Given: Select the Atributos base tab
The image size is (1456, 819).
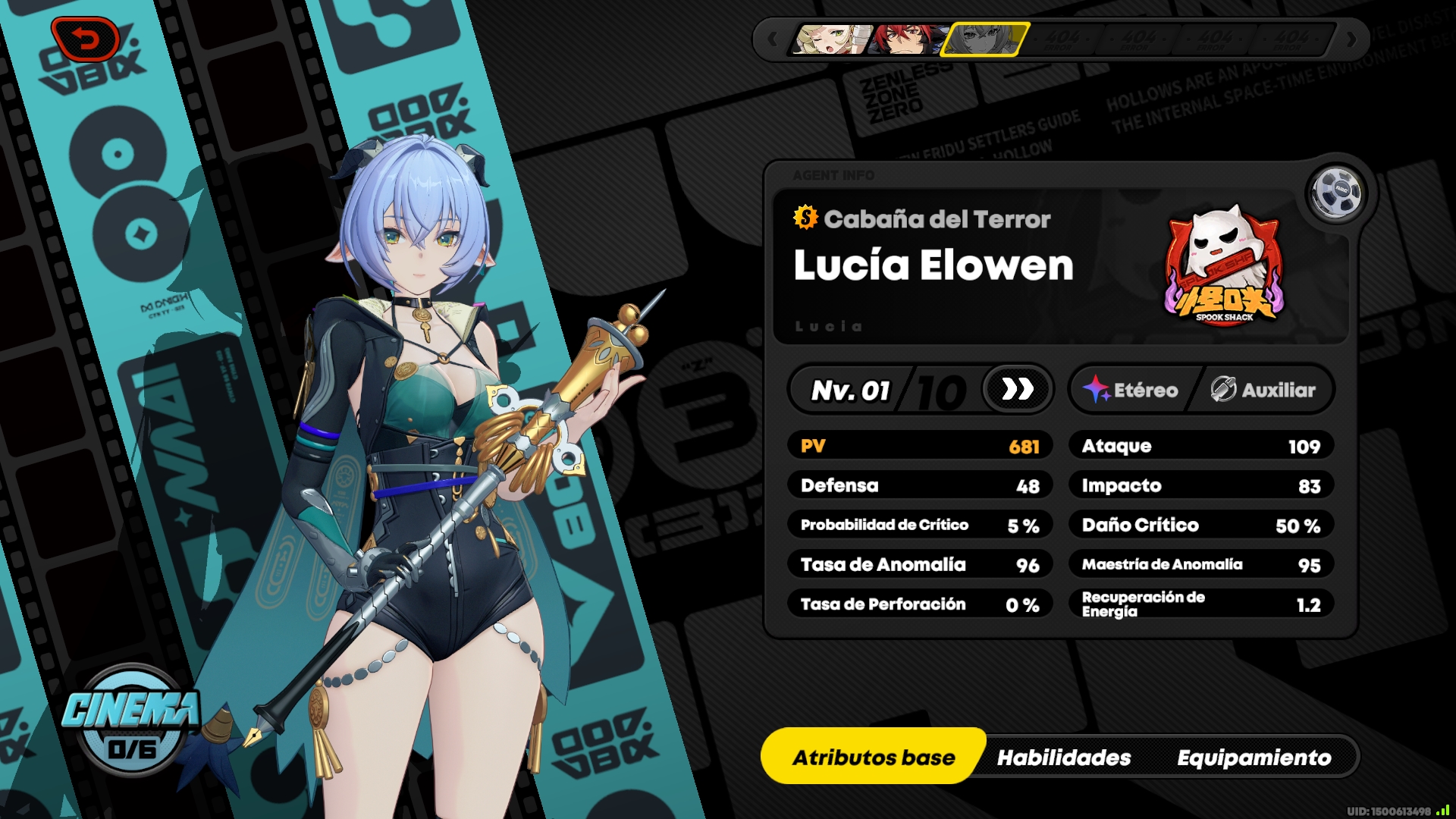Looking at the screenshot, I should tap(874, 757).
